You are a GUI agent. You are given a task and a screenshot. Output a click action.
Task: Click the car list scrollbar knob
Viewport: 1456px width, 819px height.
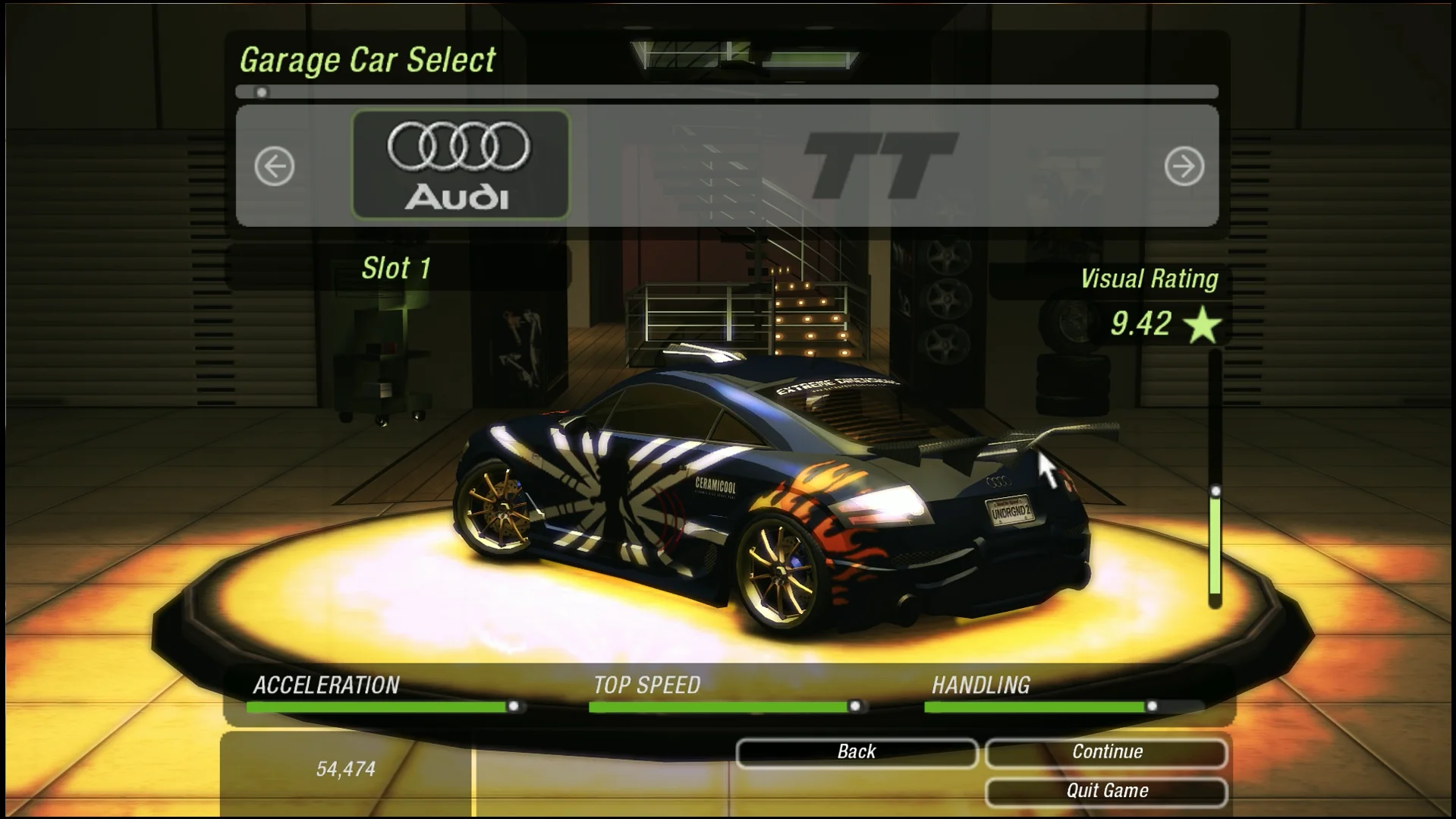pos(262,93)
